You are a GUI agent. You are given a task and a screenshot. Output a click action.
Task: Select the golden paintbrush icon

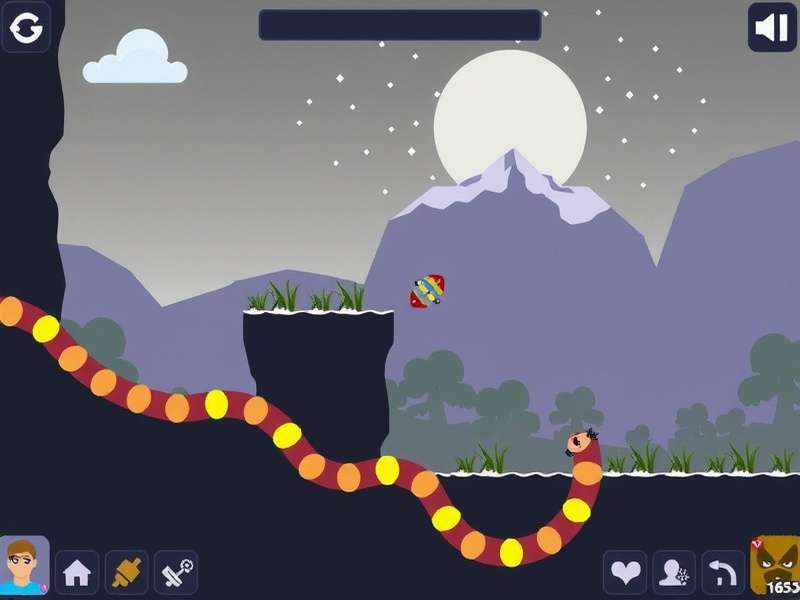click(x=126, y=573)
